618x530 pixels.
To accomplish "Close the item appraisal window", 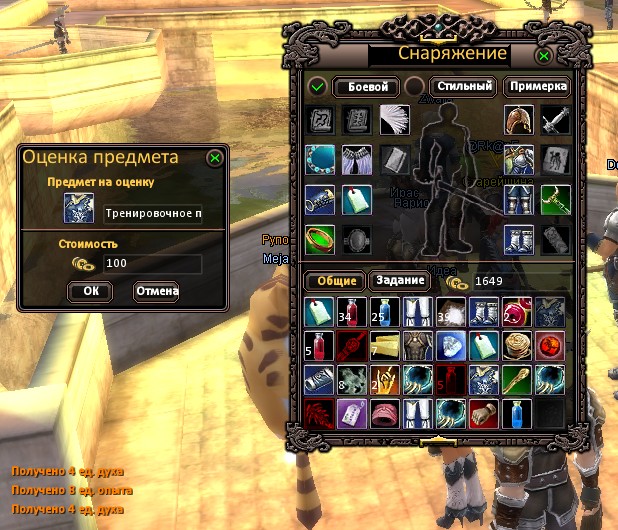I will [215, 157].
